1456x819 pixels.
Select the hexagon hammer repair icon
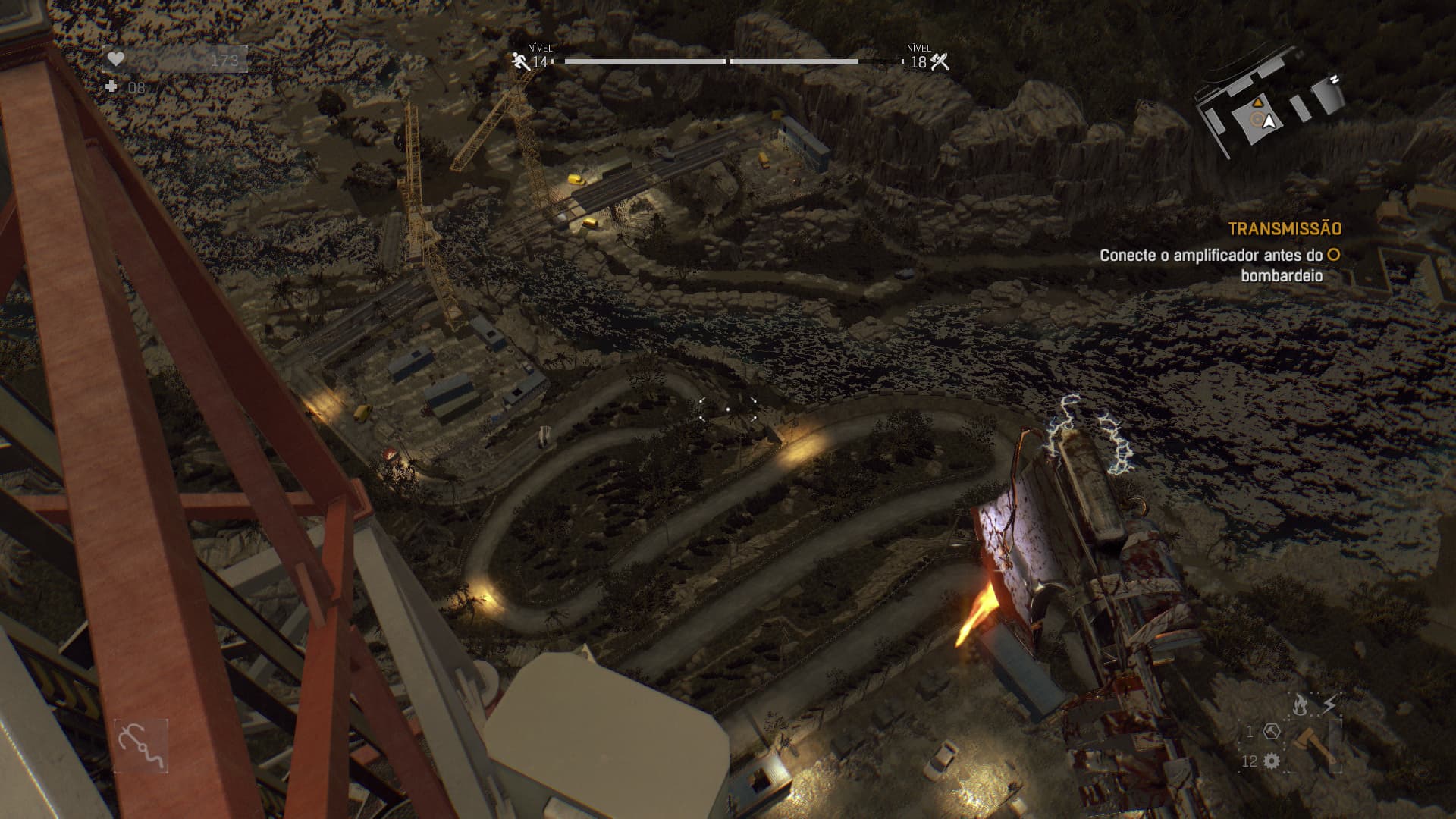1272,732
